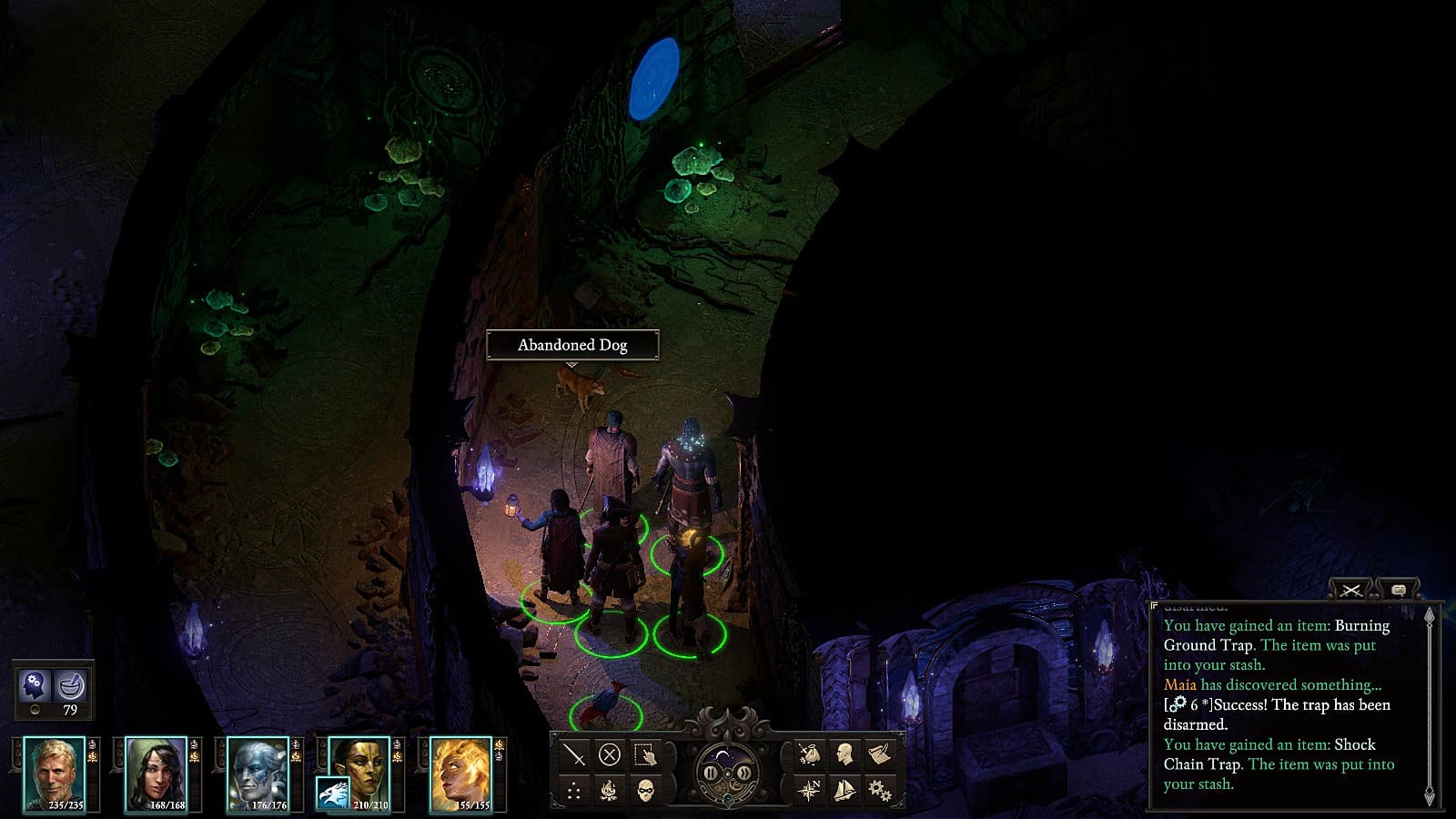Cancel current action with the circled X
1456x819 pixels.
pos(610,754)
